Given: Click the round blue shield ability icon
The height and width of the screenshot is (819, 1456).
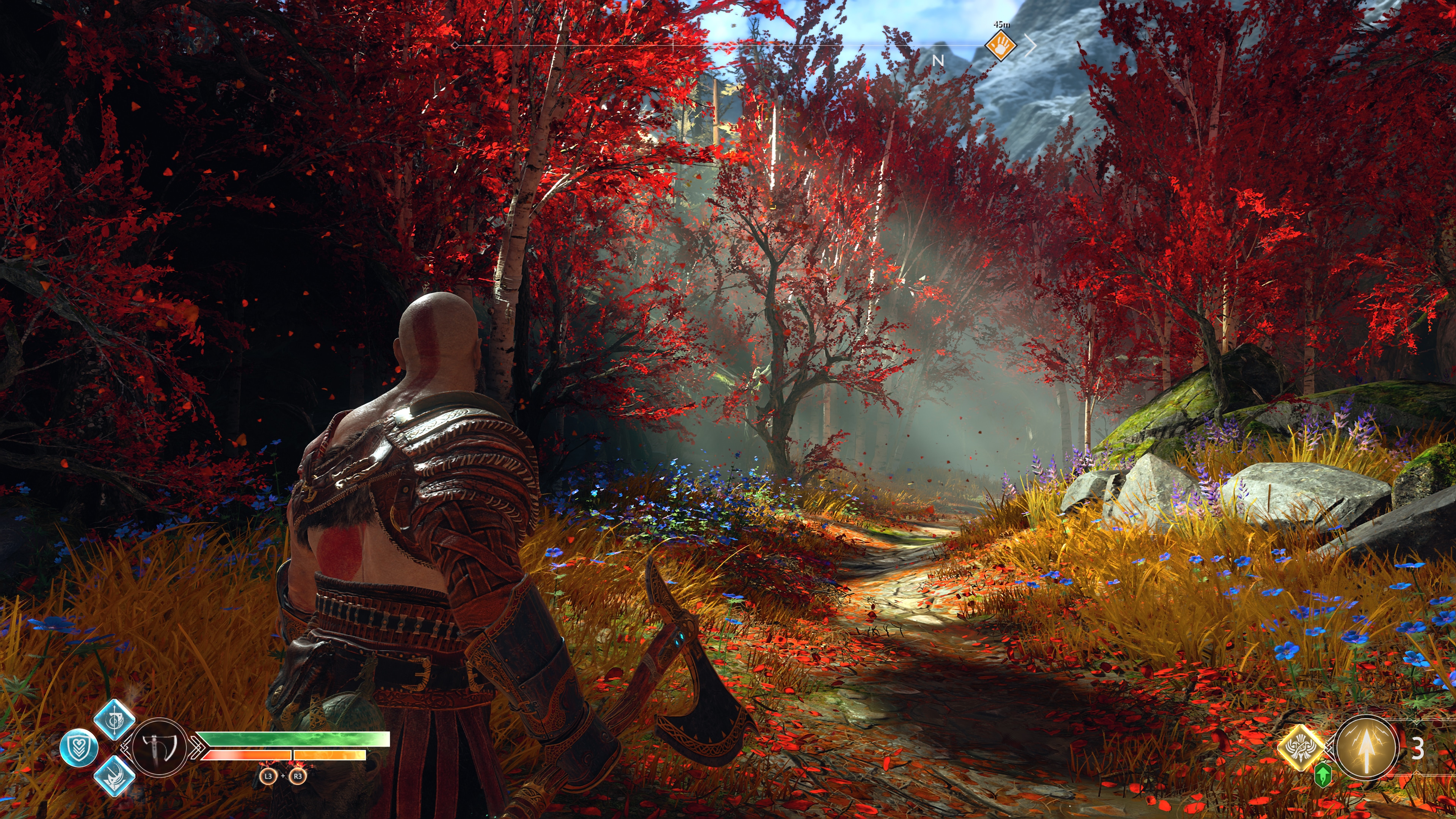Looking at the screenshot, I should [x=79, y=748].
